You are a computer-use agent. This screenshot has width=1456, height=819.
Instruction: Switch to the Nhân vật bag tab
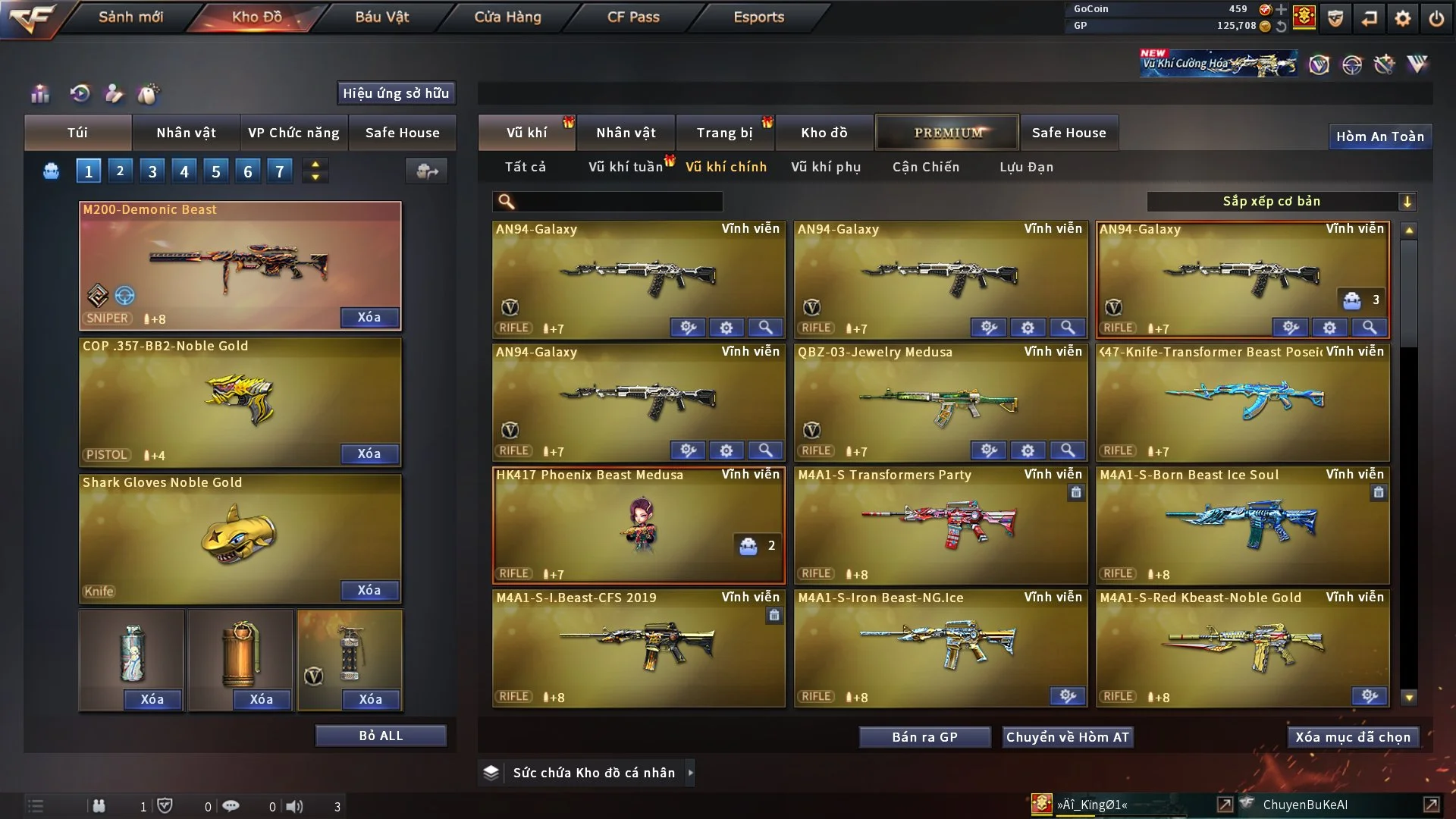[x=186, y=133]
